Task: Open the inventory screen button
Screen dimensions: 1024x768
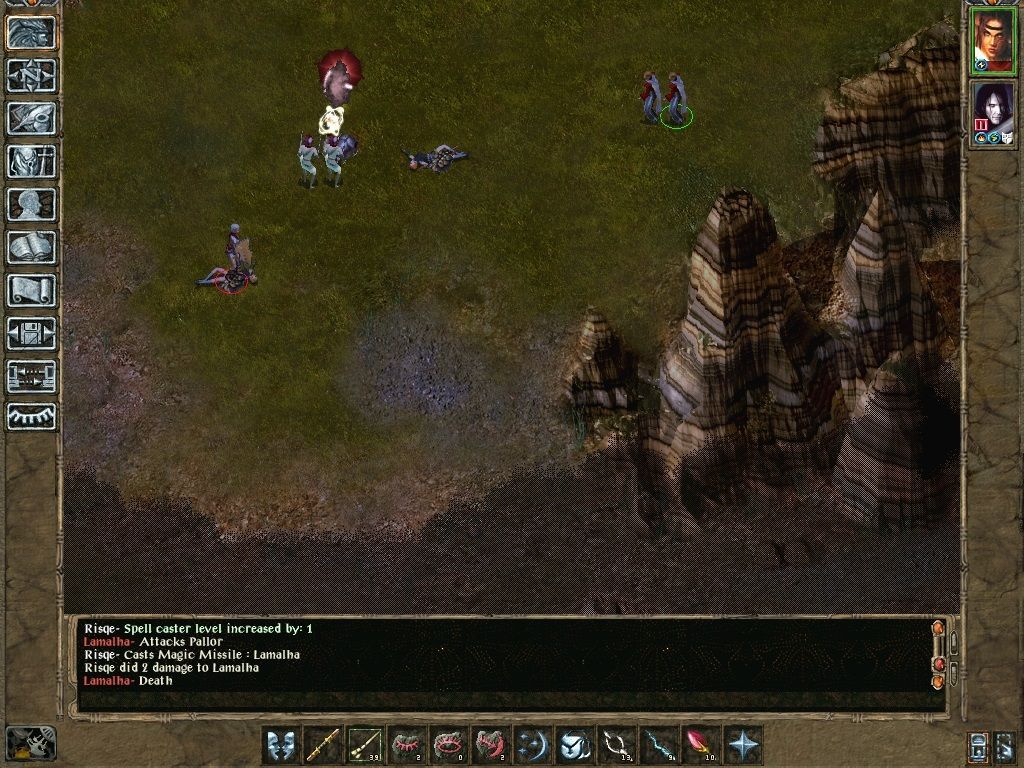Action: tap(32, 161)
